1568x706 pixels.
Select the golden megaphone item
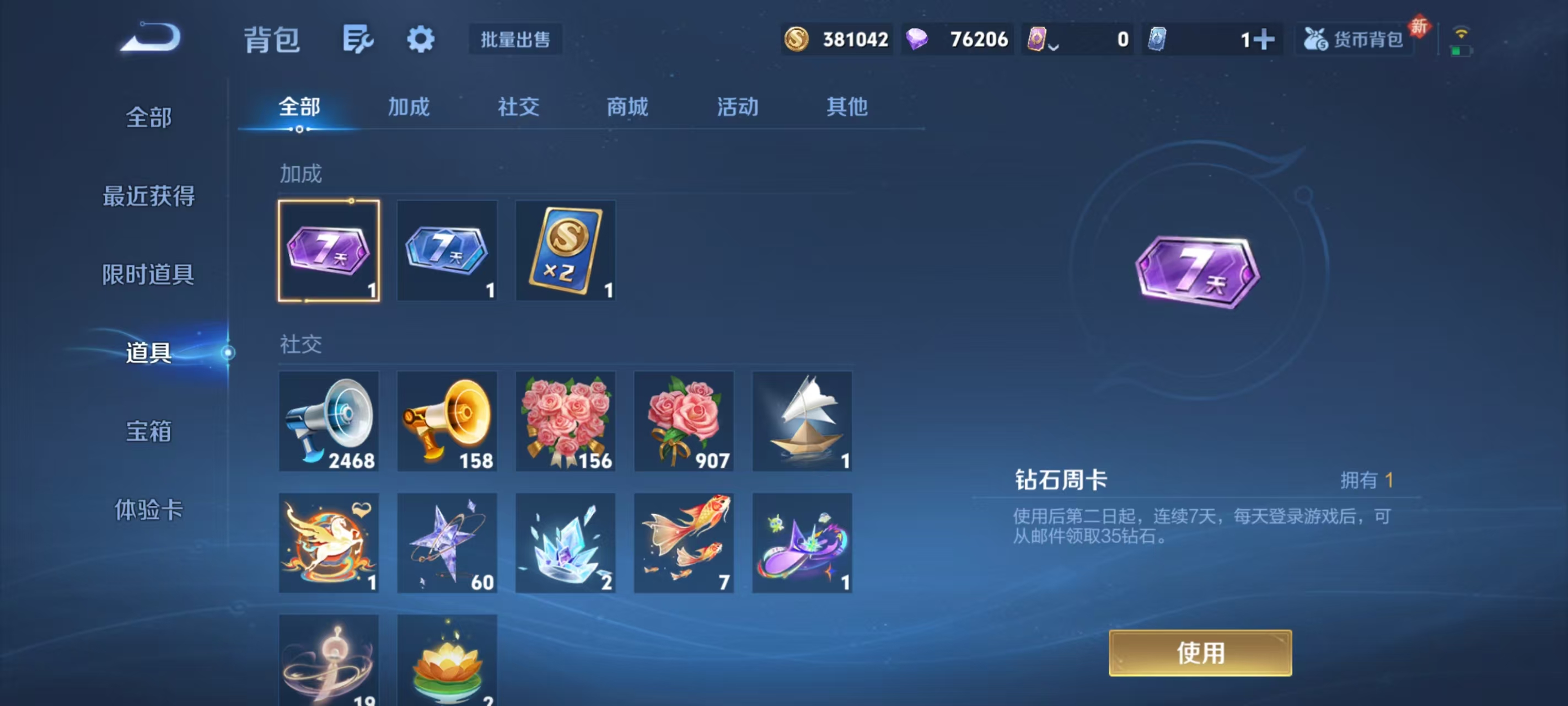click(x=446, y=420)
